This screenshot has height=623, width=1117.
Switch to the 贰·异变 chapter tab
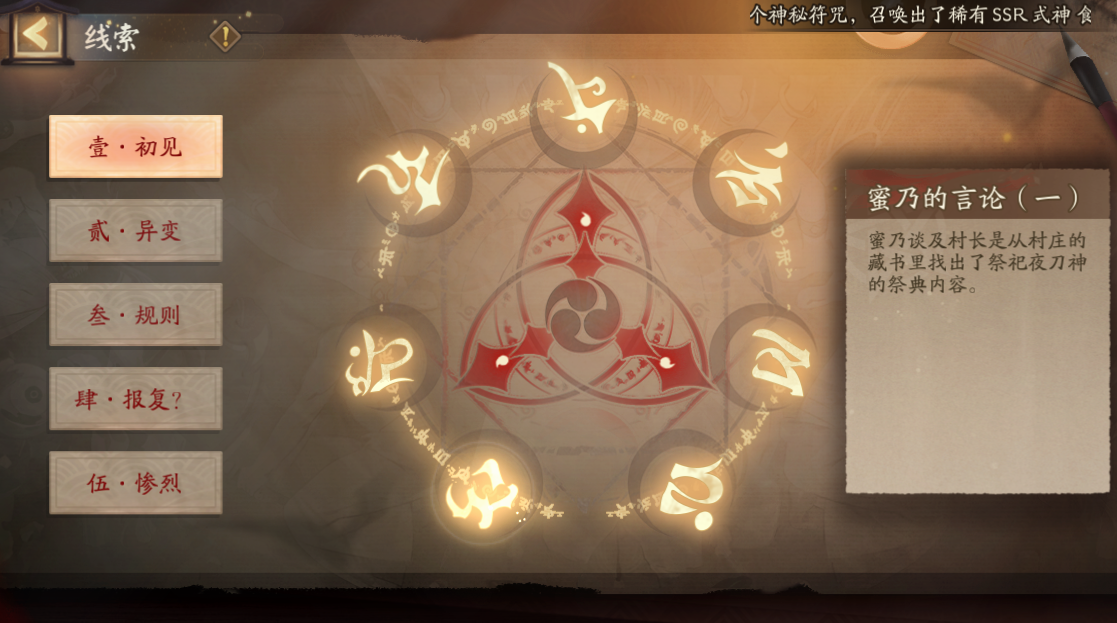[136, 231]
